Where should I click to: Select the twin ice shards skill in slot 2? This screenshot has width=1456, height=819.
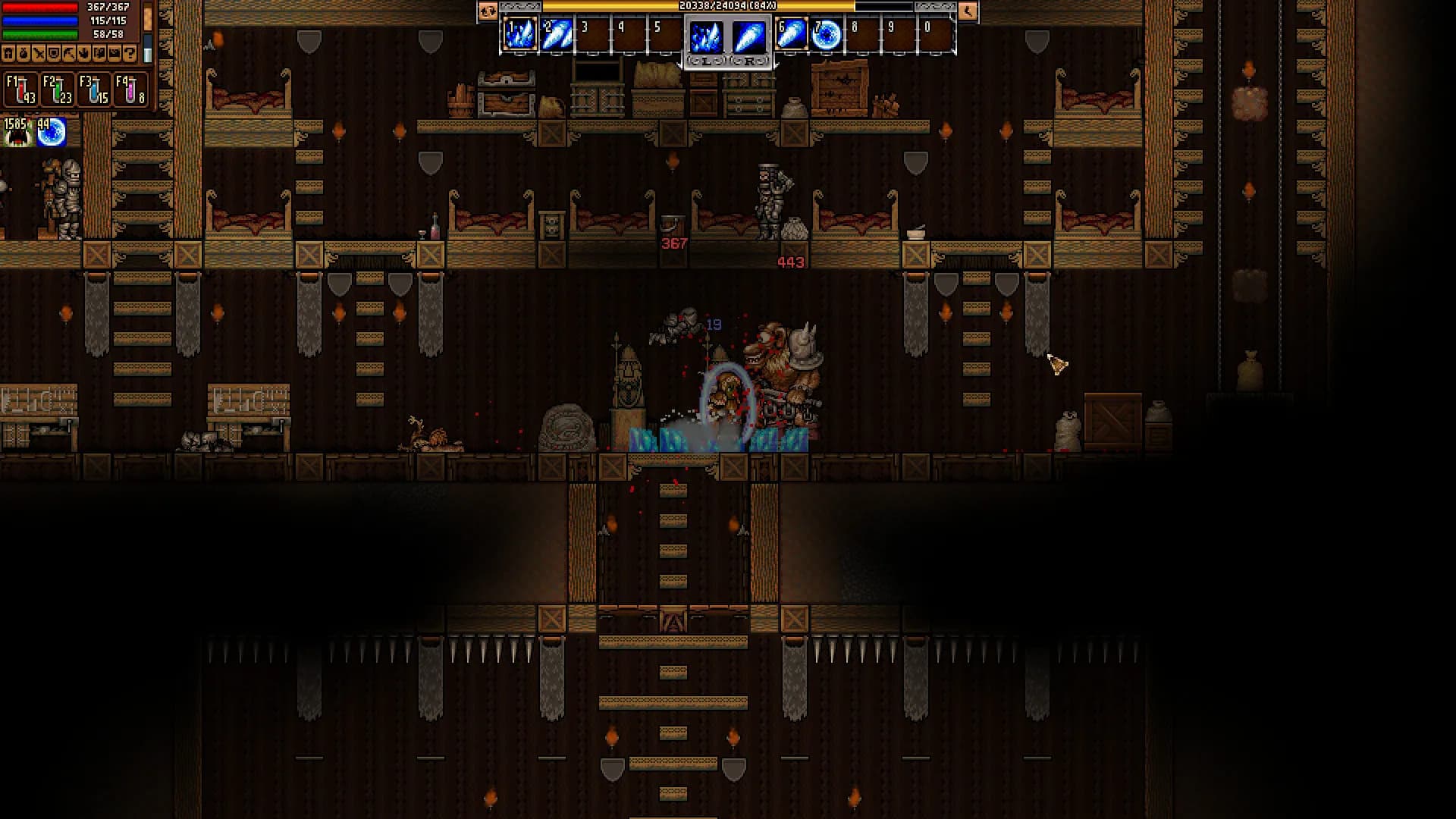click(x=557, y=35)
